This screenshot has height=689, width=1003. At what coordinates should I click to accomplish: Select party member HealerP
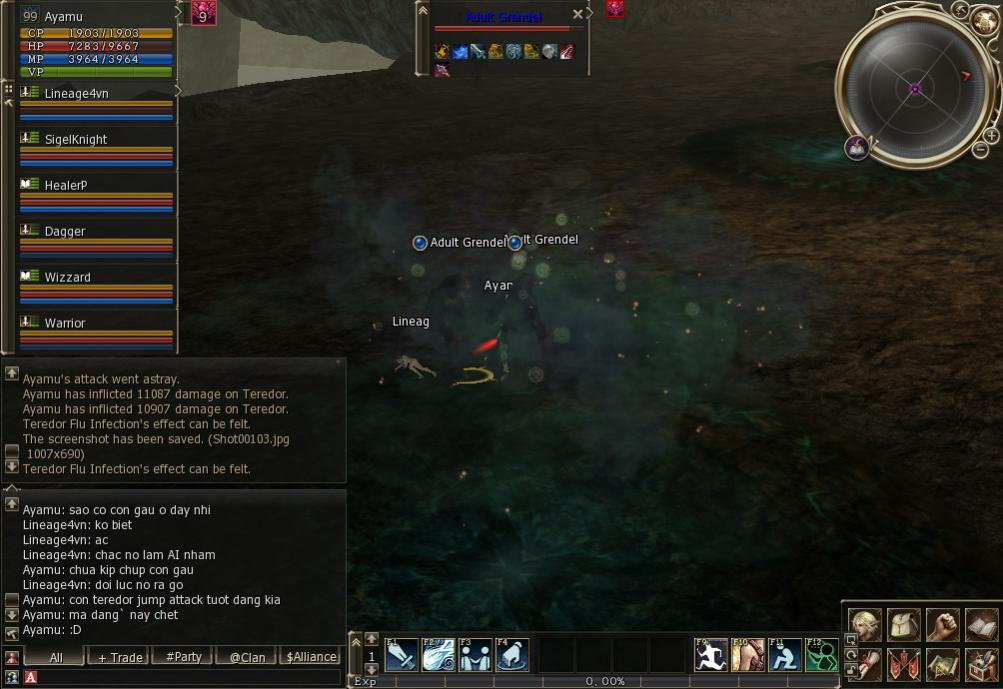(x=66, y=185)
